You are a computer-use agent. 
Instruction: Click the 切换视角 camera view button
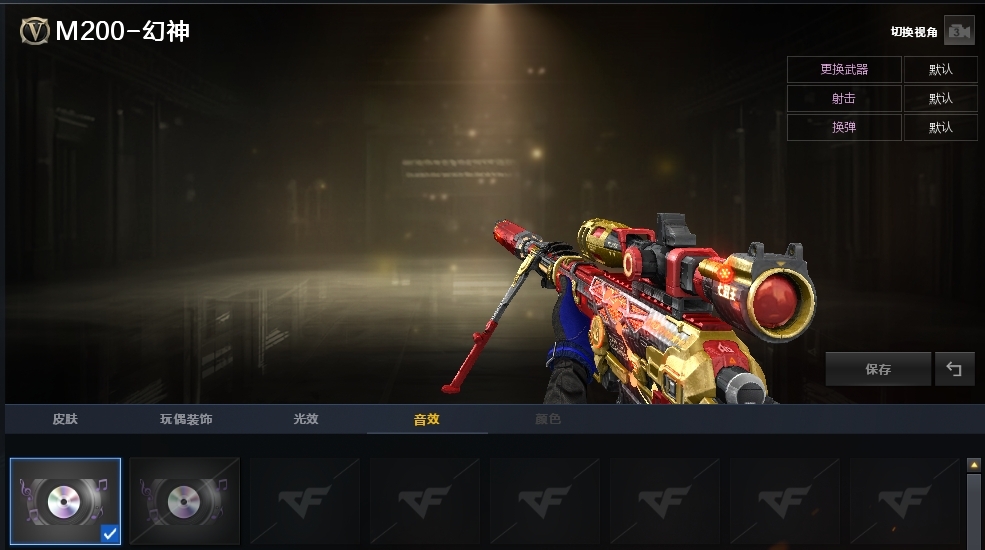[x=959, y=32]
